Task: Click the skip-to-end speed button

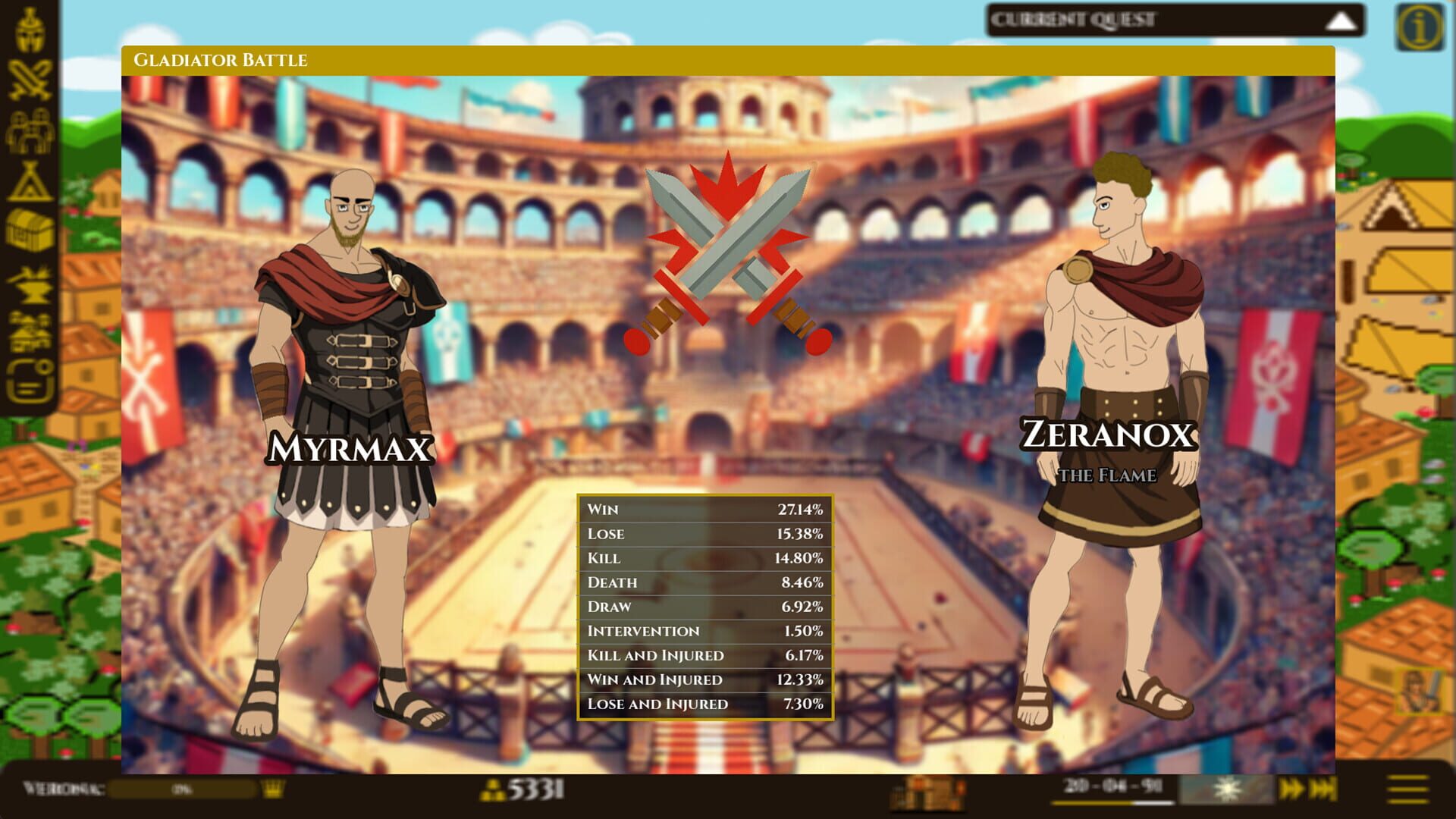Action: click(x=1323, y=789)
